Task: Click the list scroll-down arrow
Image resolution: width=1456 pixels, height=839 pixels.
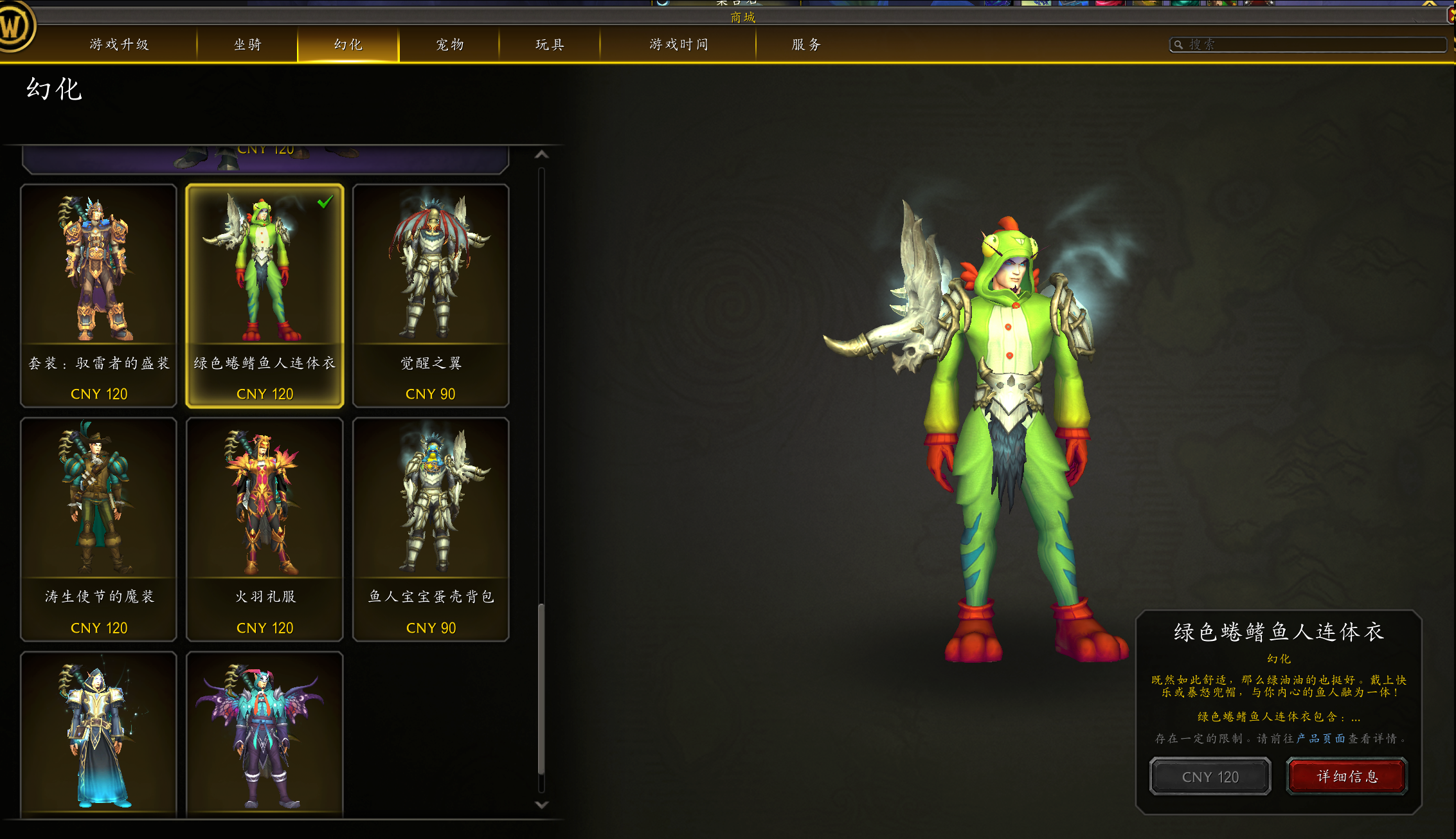Action: pyautogui.click(x=542, y=805)
